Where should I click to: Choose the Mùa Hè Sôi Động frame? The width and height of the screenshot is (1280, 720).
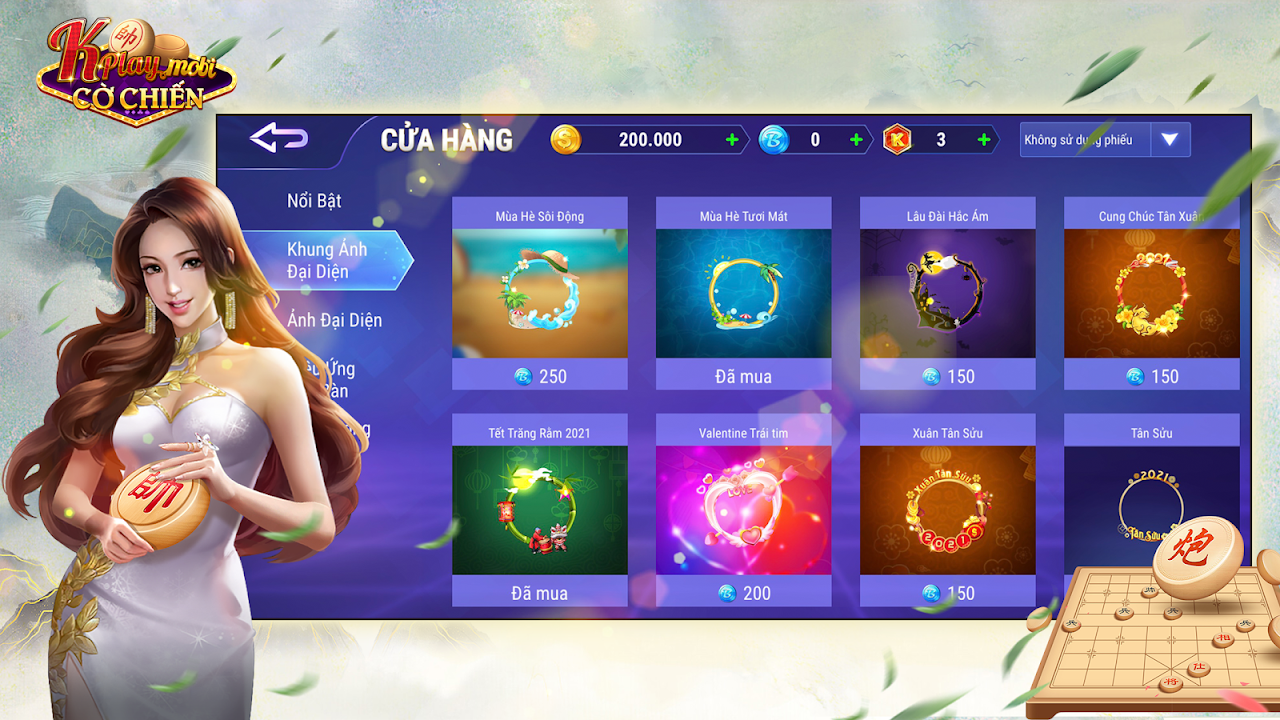click(x=540, y=293)
